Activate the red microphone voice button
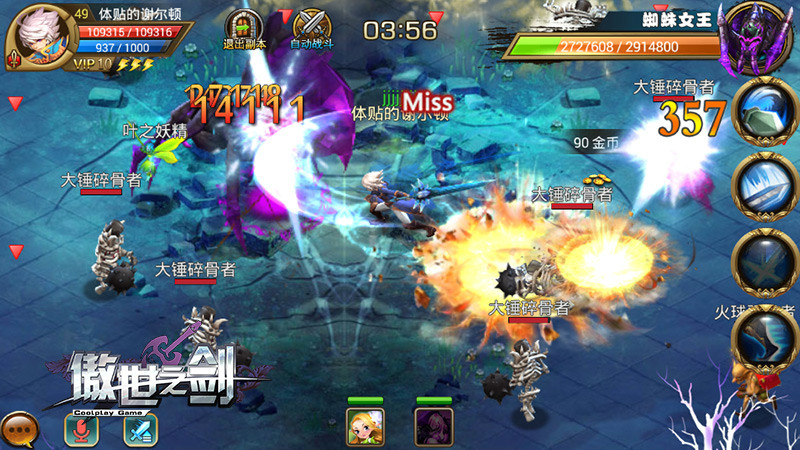This screenshot has height=450, width=800. pos(84,429)
